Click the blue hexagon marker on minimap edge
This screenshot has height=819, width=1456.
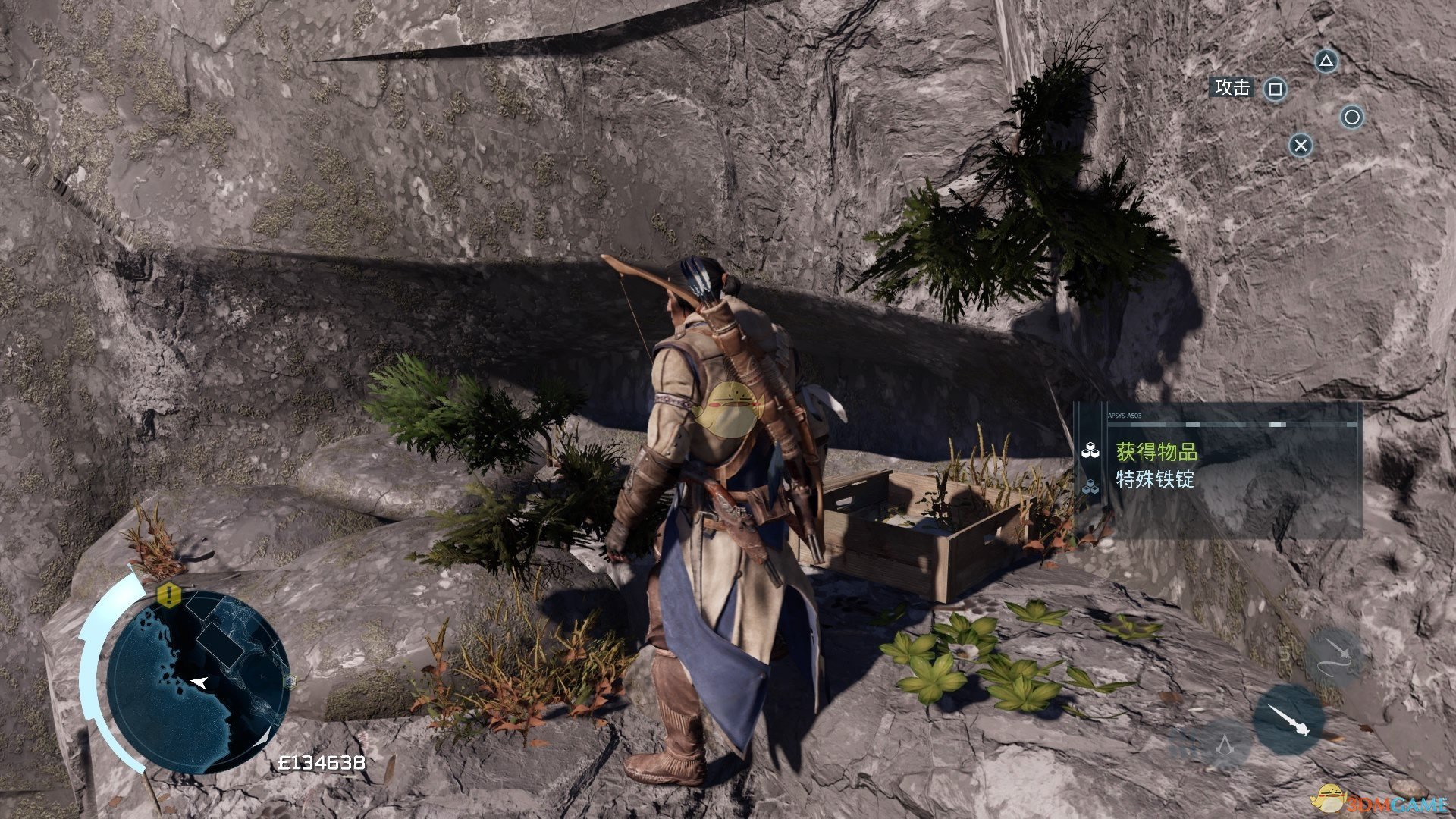[289, 681]
